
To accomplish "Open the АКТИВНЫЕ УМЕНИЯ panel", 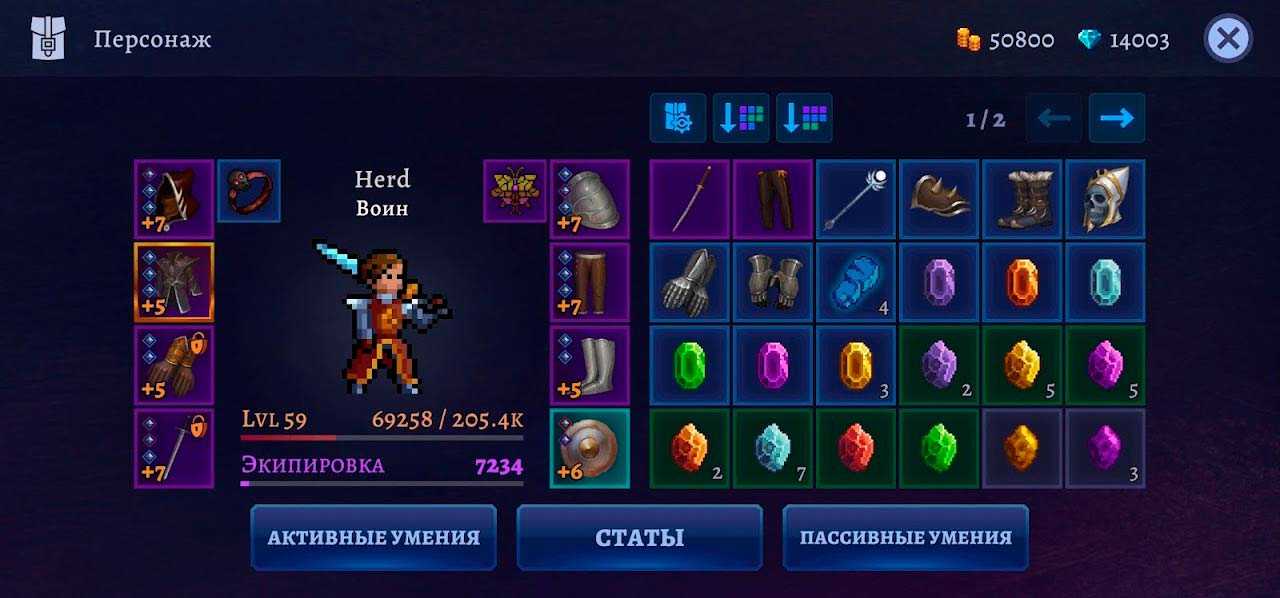I will pyautogui.click(x=373, y=537).
